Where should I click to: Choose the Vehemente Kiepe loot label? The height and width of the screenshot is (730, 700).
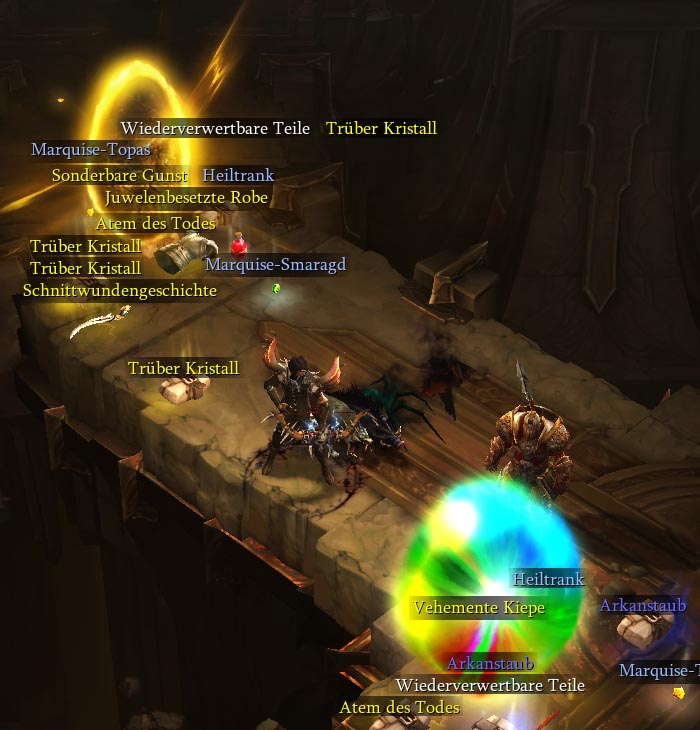coord(479,608)
